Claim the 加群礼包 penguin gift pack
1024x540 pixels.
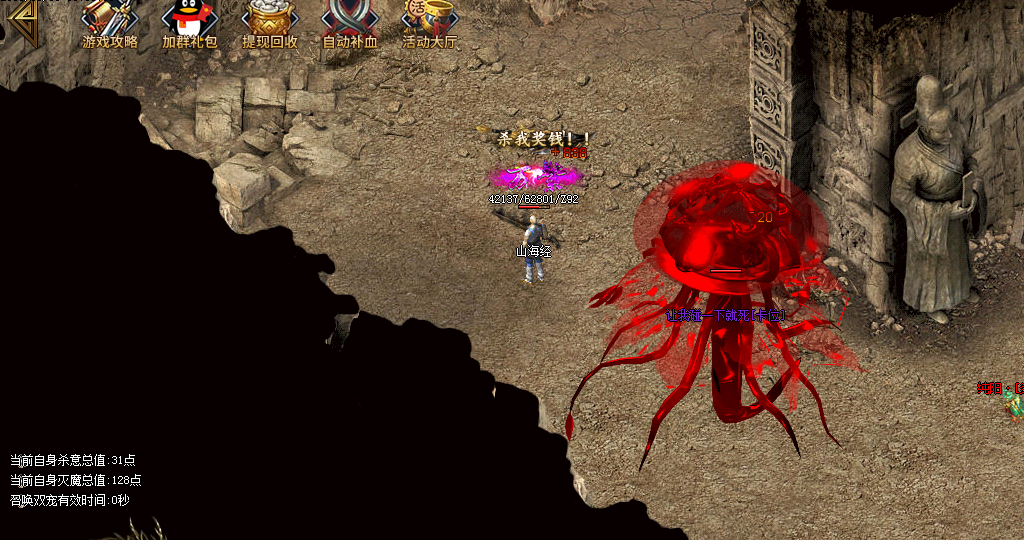coord(189,20)
